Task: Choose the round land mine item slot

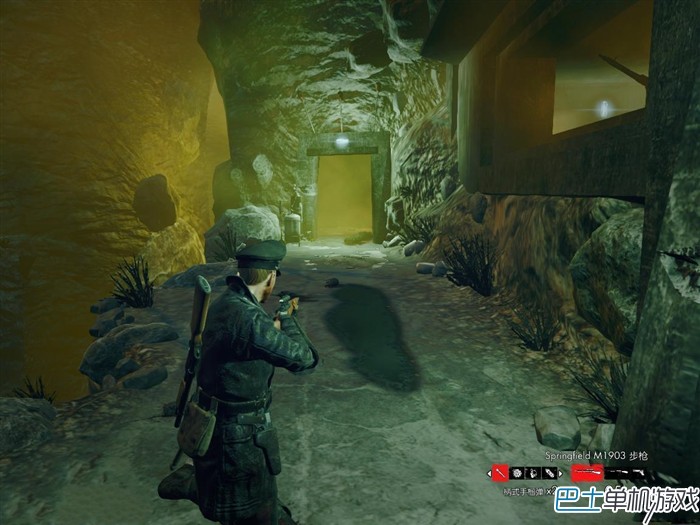Action: tap(517, 473)
